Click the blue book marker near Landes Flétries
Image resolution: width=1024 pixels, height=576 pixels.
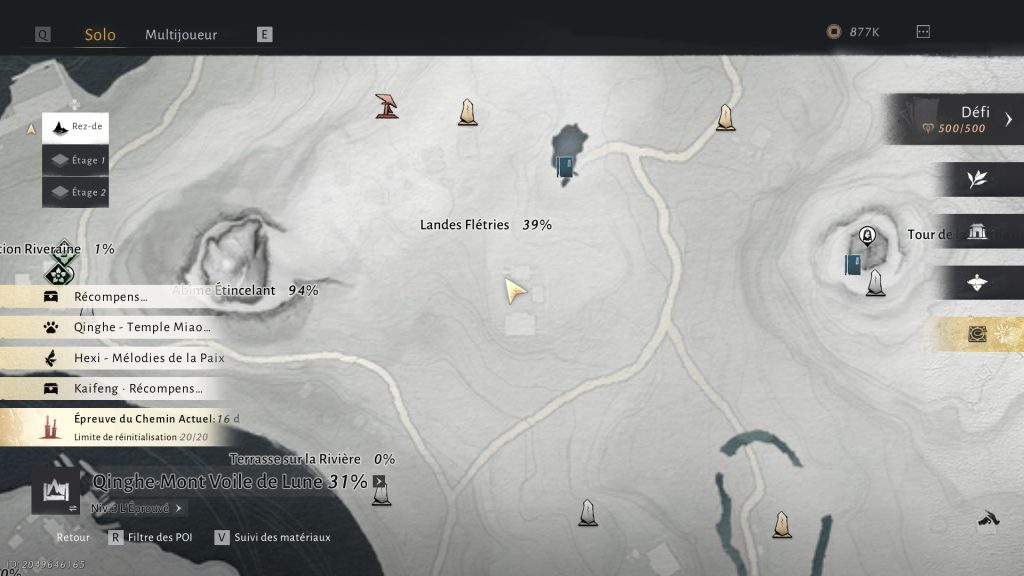click(x=565, y=166)
